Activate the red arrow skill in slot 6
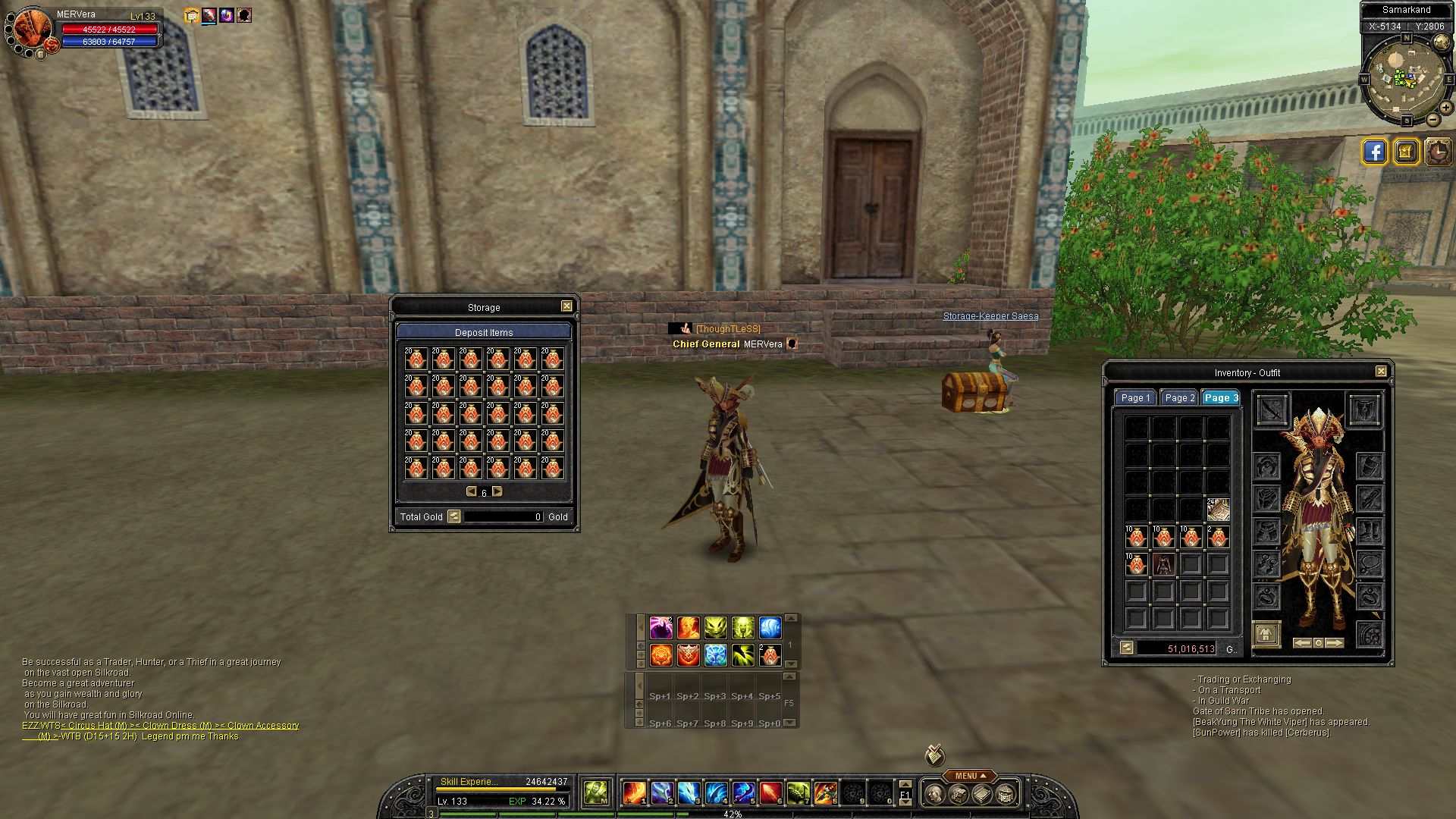The height and width of the screenshot is (819, 1456). 770,793
